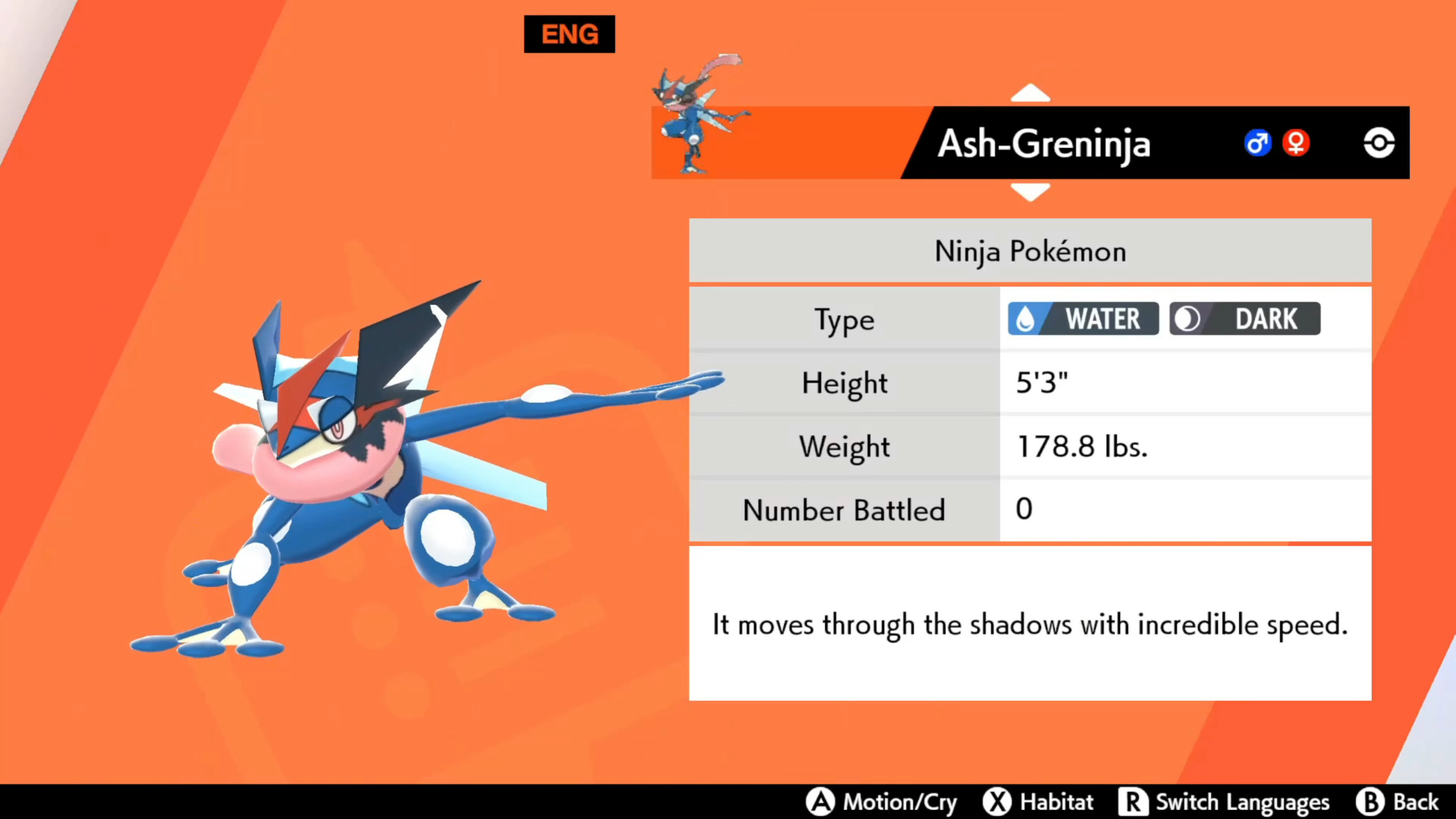
Task: Toggle the male gender symbol
Action: [1258, 143]
